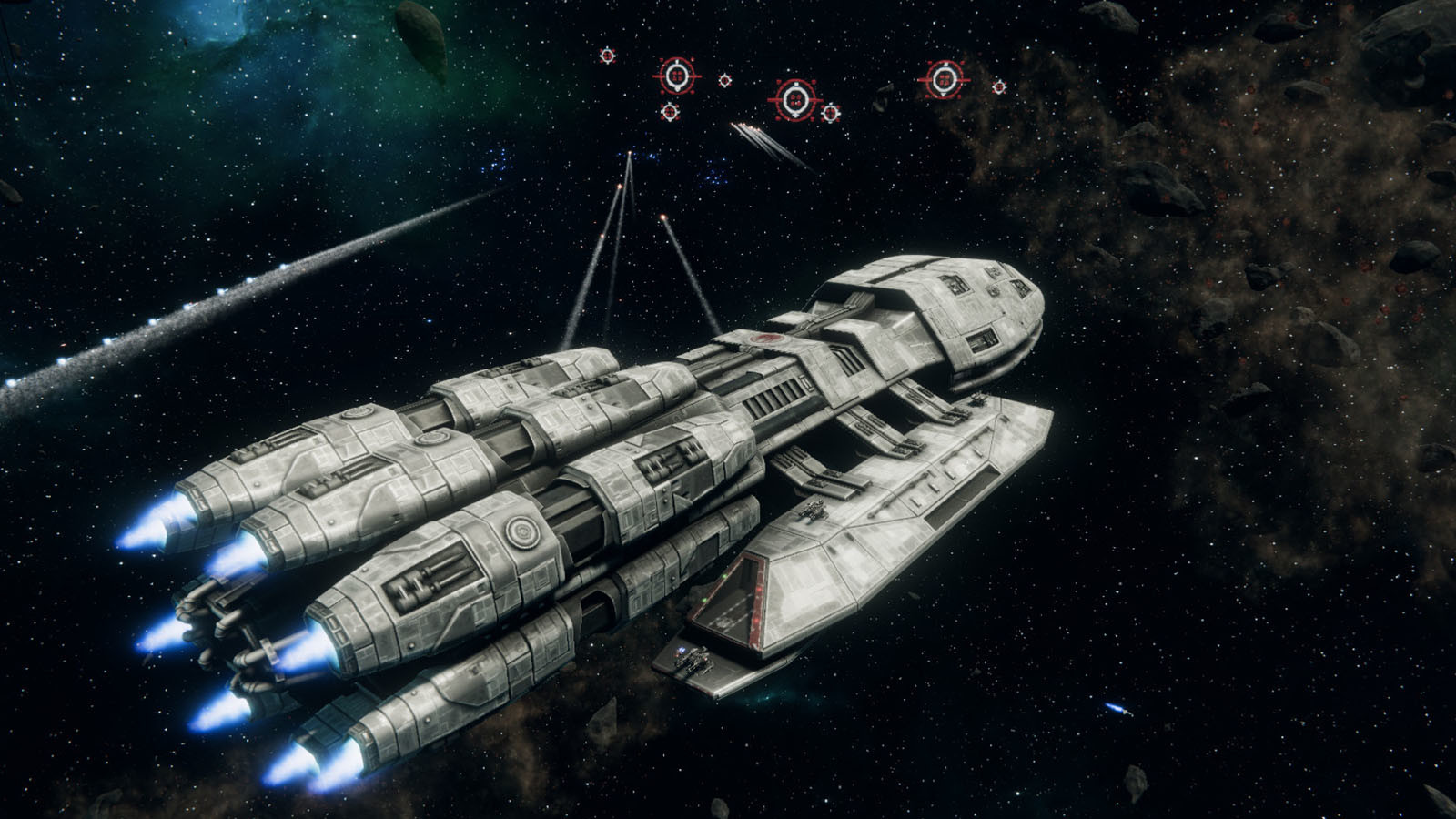The image size is (1456, 819).
Task: Select the small reticle below the left target cluster
Action: pos(671,114)
